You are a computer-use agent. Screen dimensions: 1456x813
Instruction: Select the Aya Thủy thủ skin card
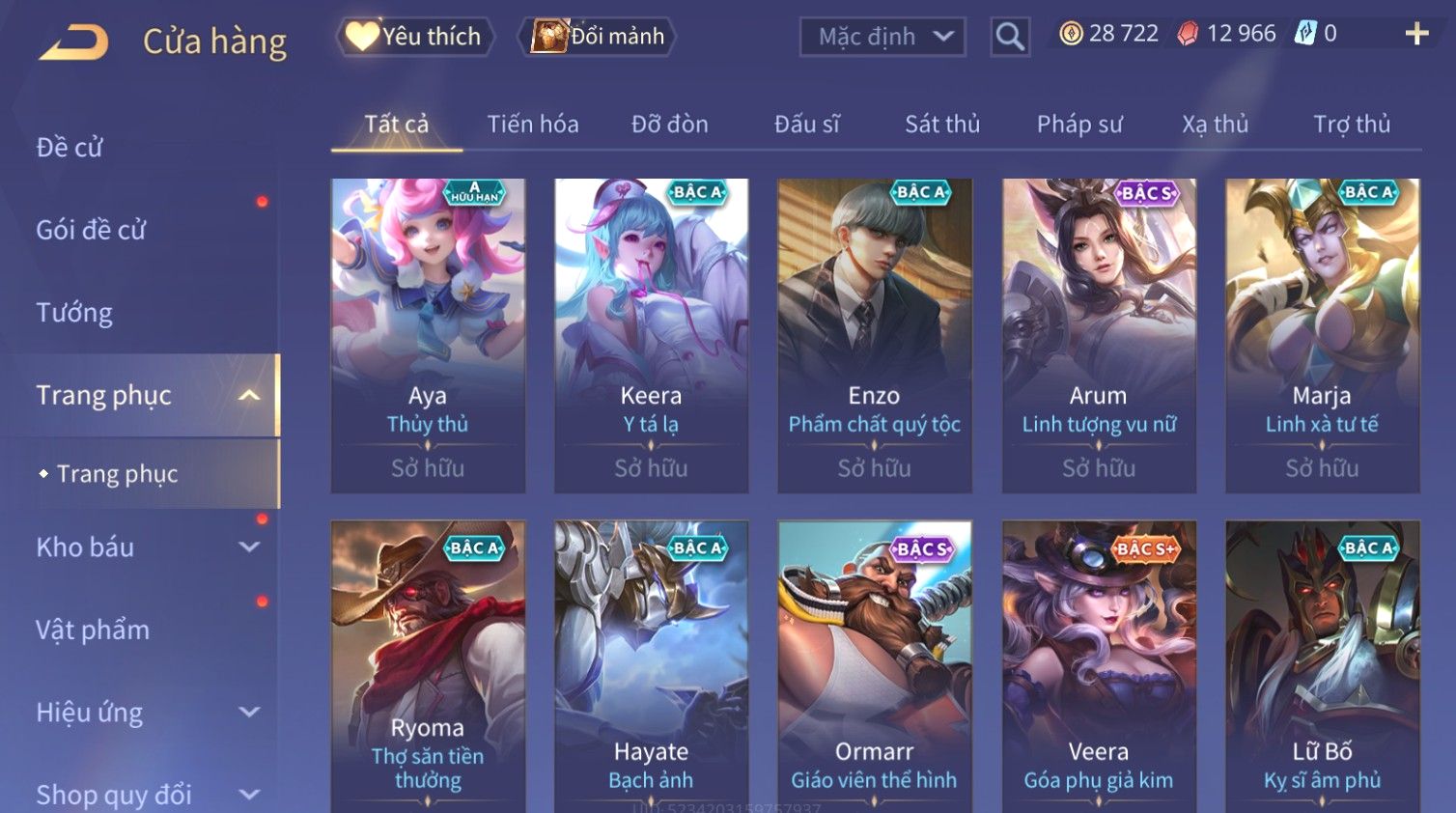coord(428,334)
